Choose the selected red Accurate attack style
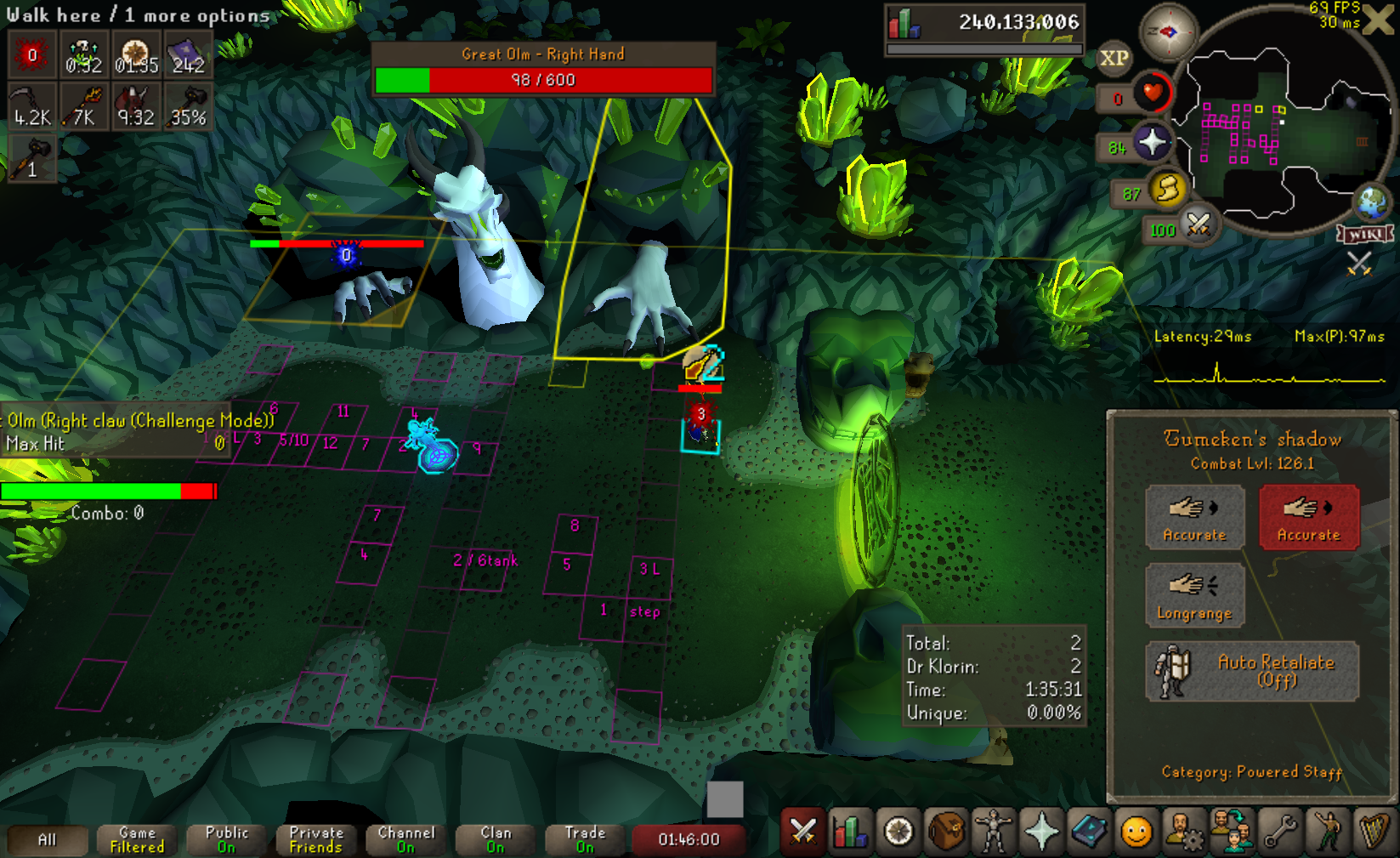 (1308, 517)
